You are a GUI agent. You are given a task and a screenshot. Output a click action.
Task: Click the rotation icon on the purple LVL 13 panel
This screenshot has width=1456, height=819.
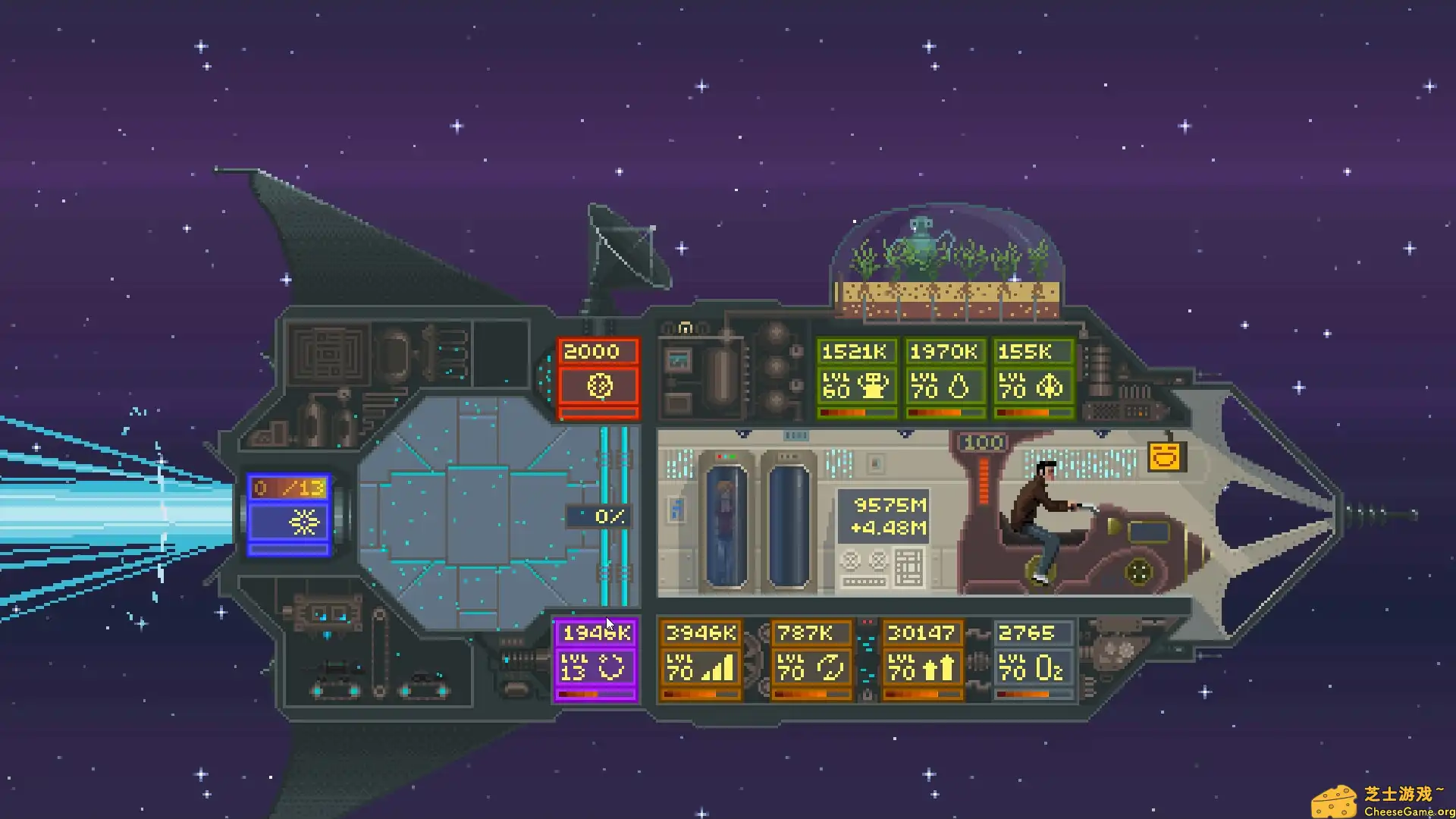611,668
